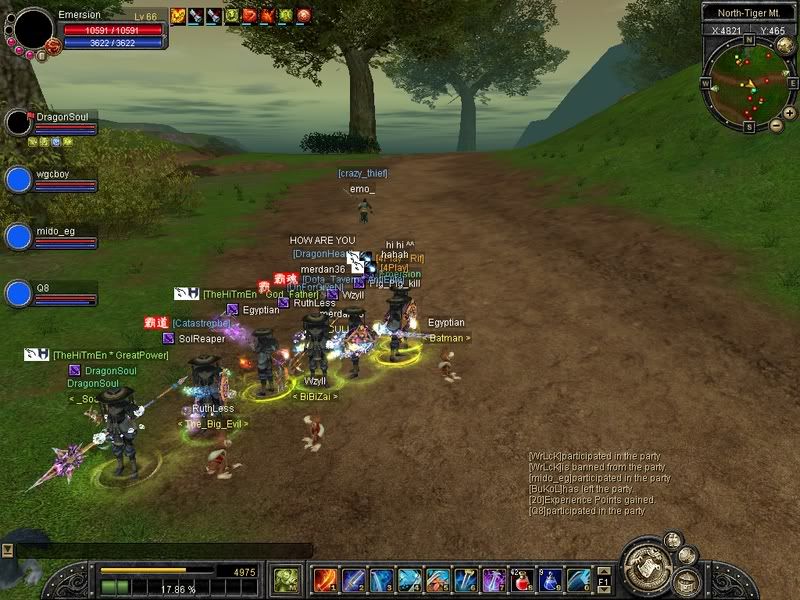The image size is (800, 600).
Task: Click the minimap's zoom-out minus button
Action: tap(776, 125)
